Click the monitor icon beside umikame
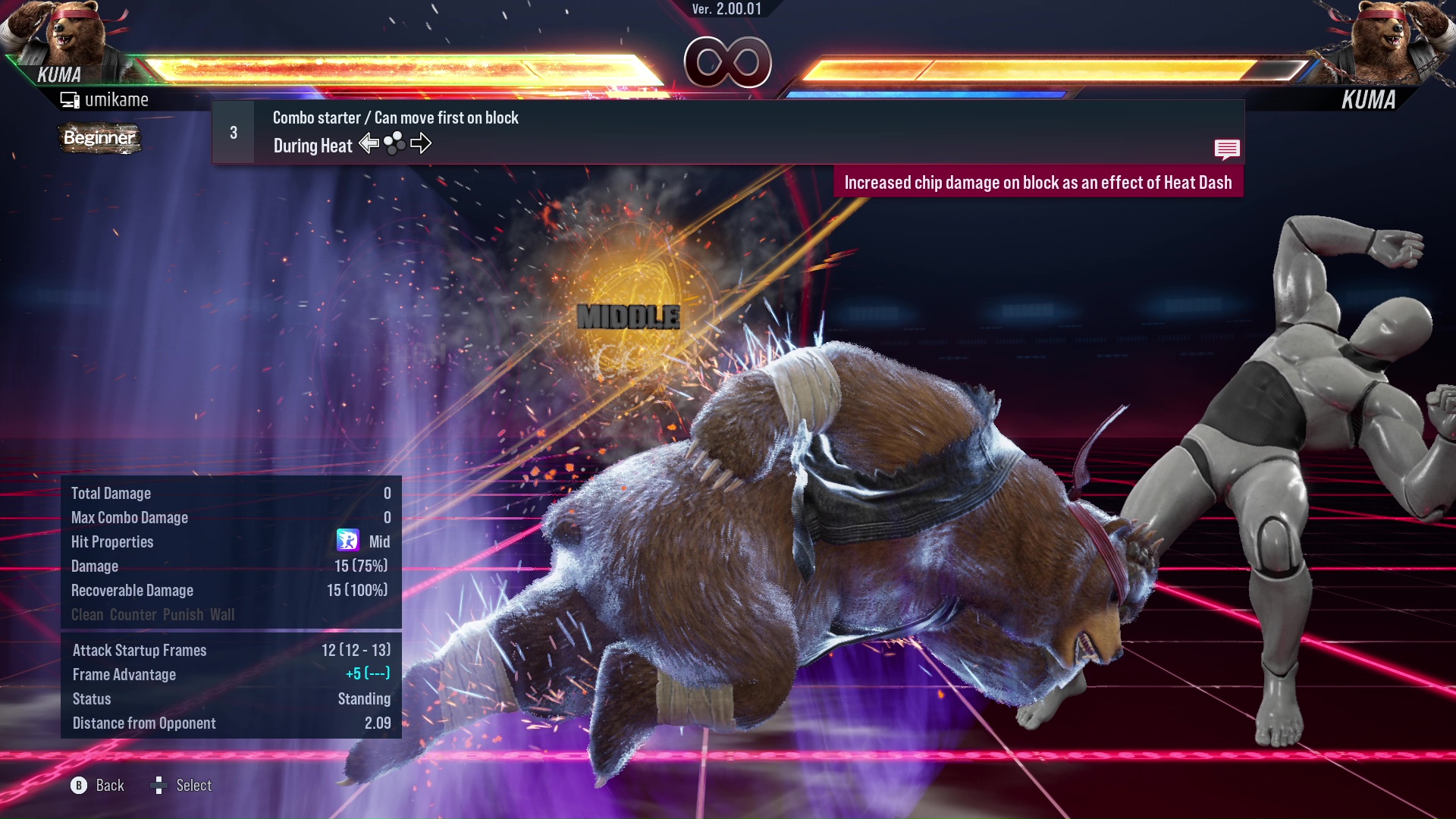Image resolution: width=1456 pixels, height=819 pixels. 71,99
